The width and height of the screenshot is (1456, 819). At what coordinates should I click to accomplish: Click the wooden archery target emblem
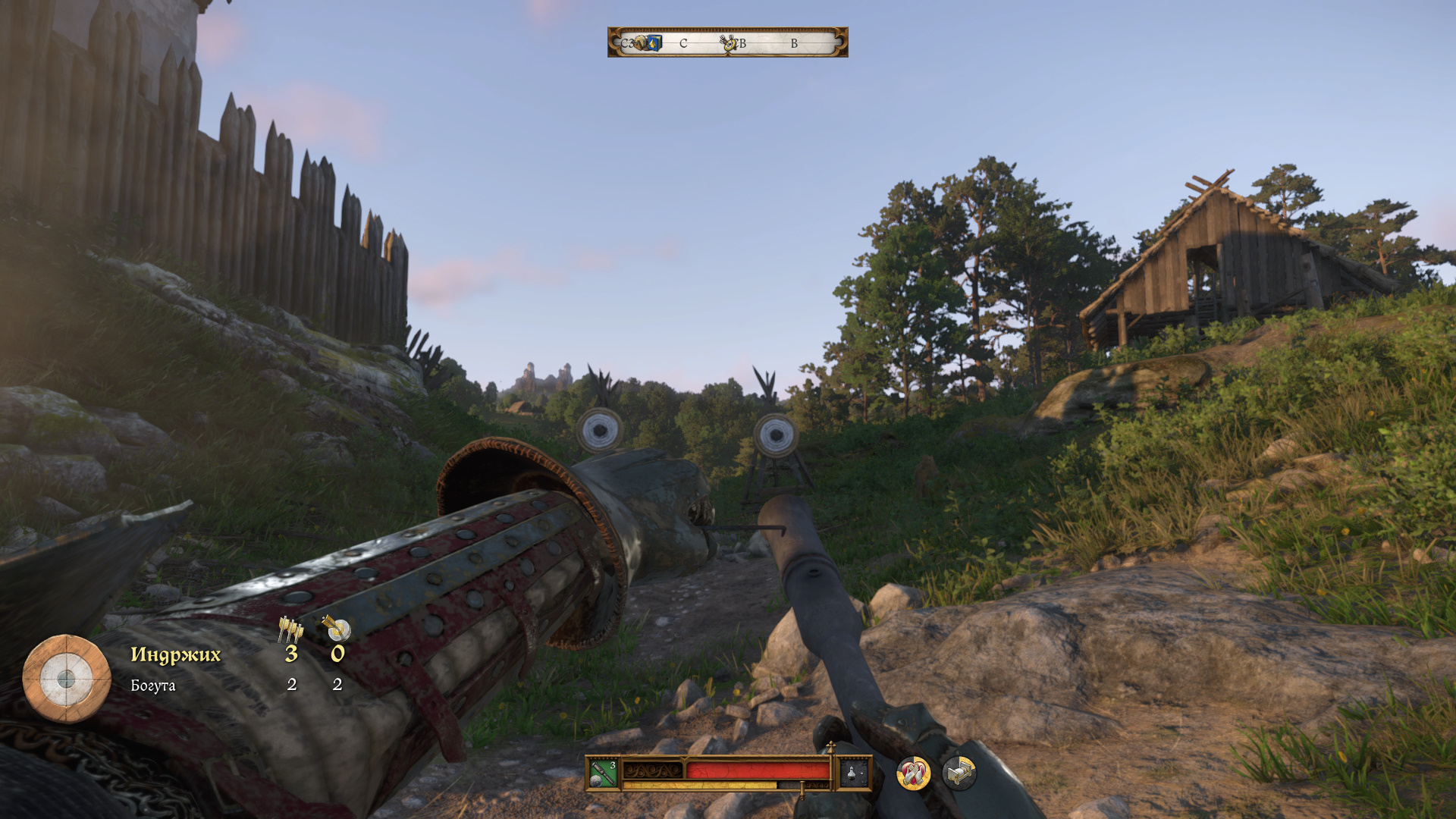click(x=67, y=678)
